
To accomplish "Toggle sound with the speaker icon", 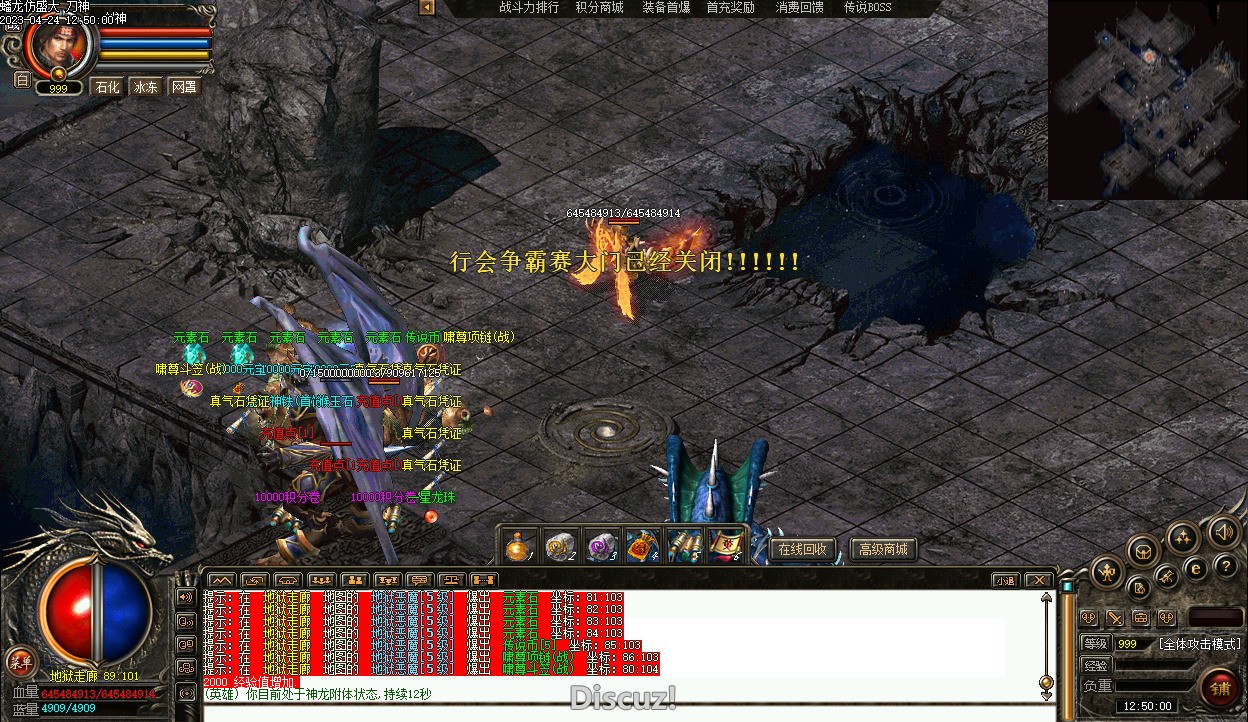I will pos(1223,531).
